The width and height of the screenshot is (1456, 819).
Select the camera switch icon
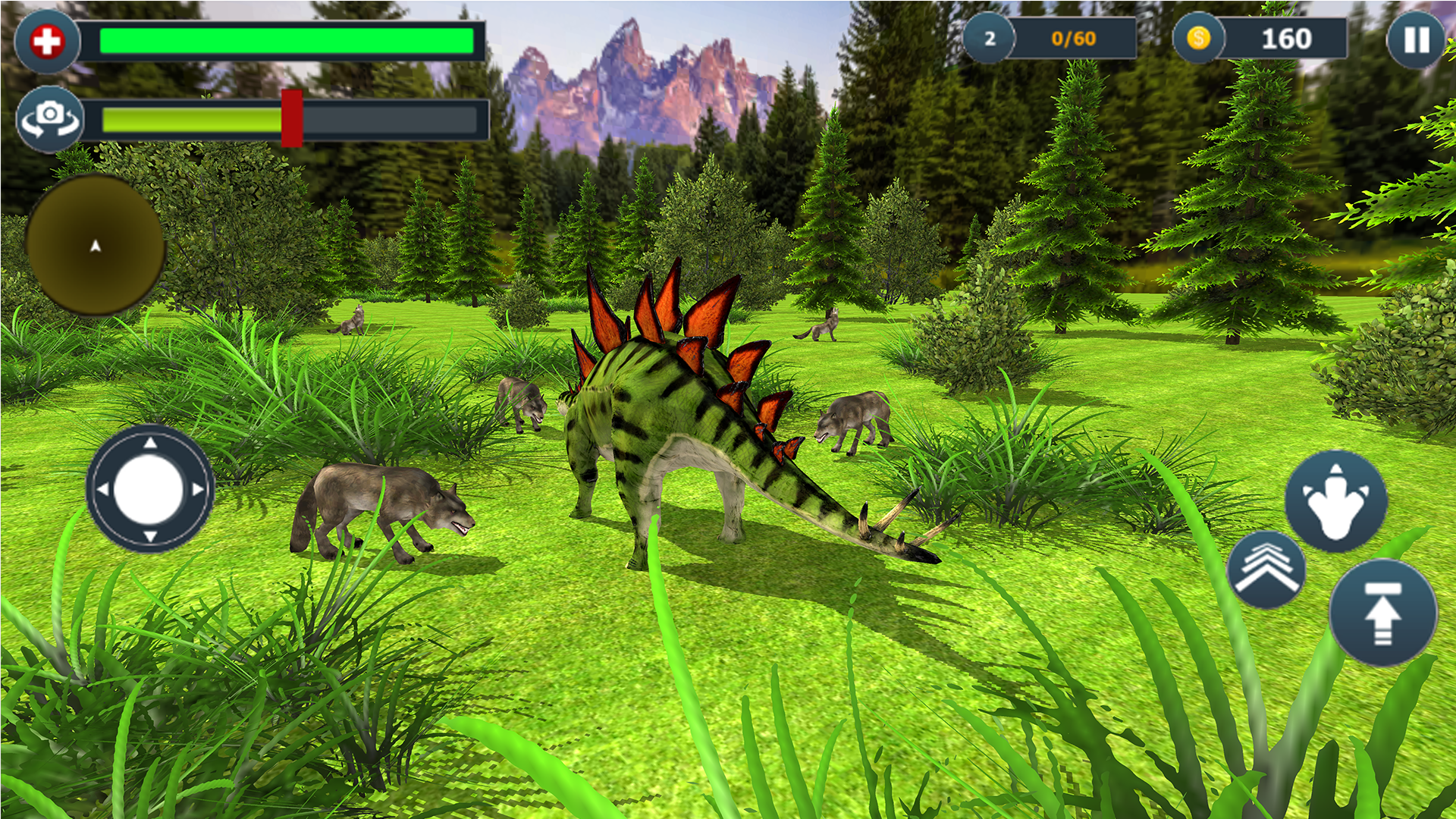(49, 118)
